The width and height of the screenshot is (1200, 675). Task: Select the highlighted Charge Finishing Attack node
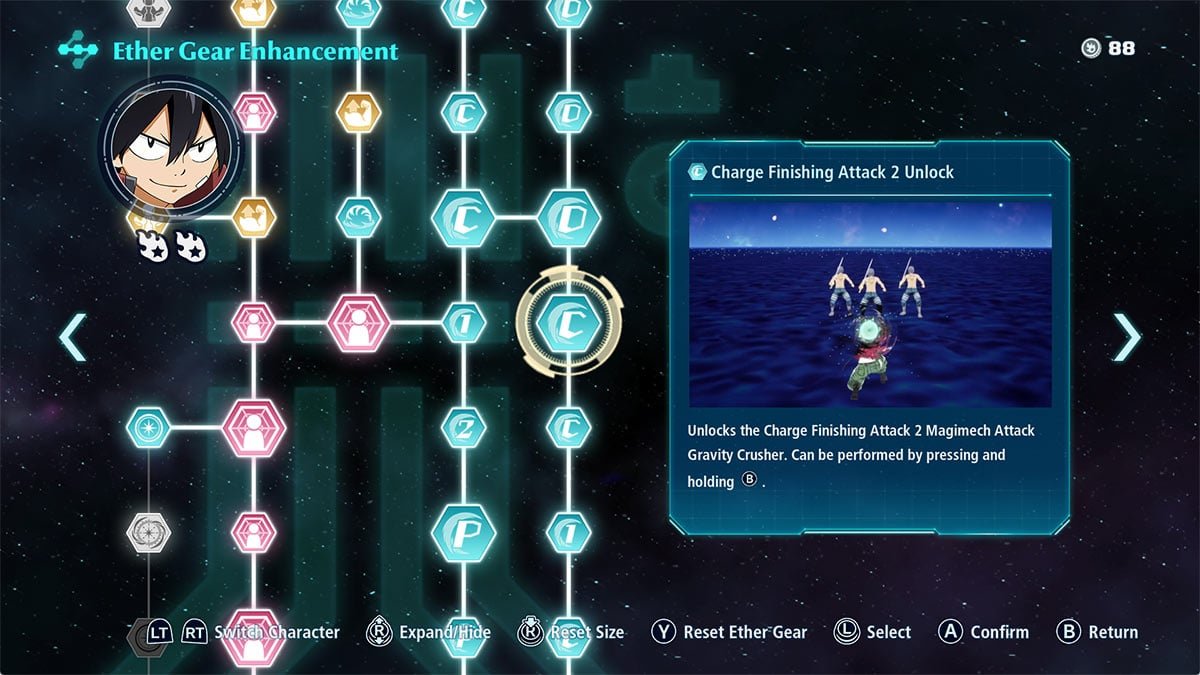point(569,322)
